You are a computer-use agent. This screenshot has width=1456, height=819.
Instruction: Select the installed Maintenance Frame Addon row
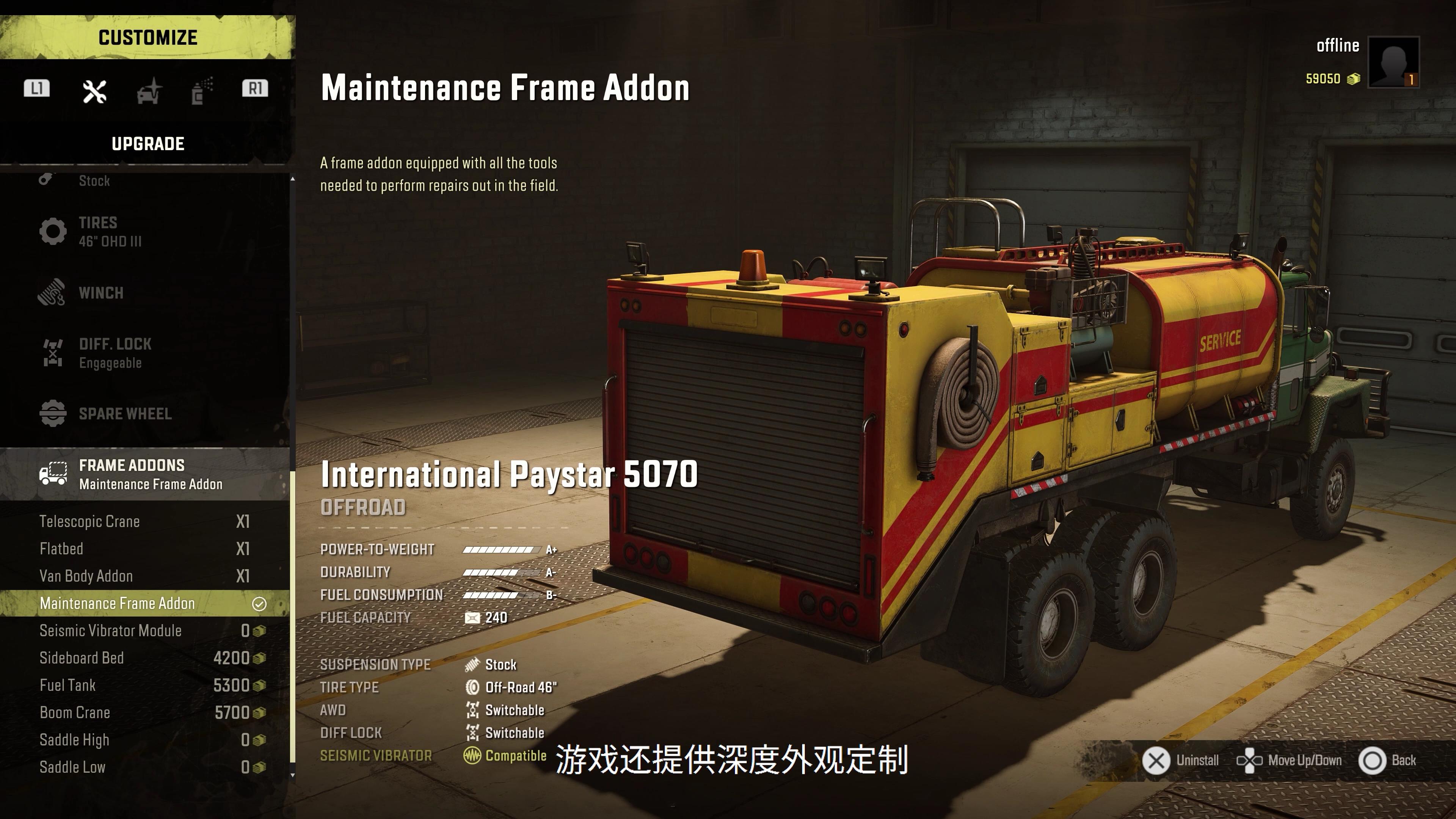[x=145, y=604]
